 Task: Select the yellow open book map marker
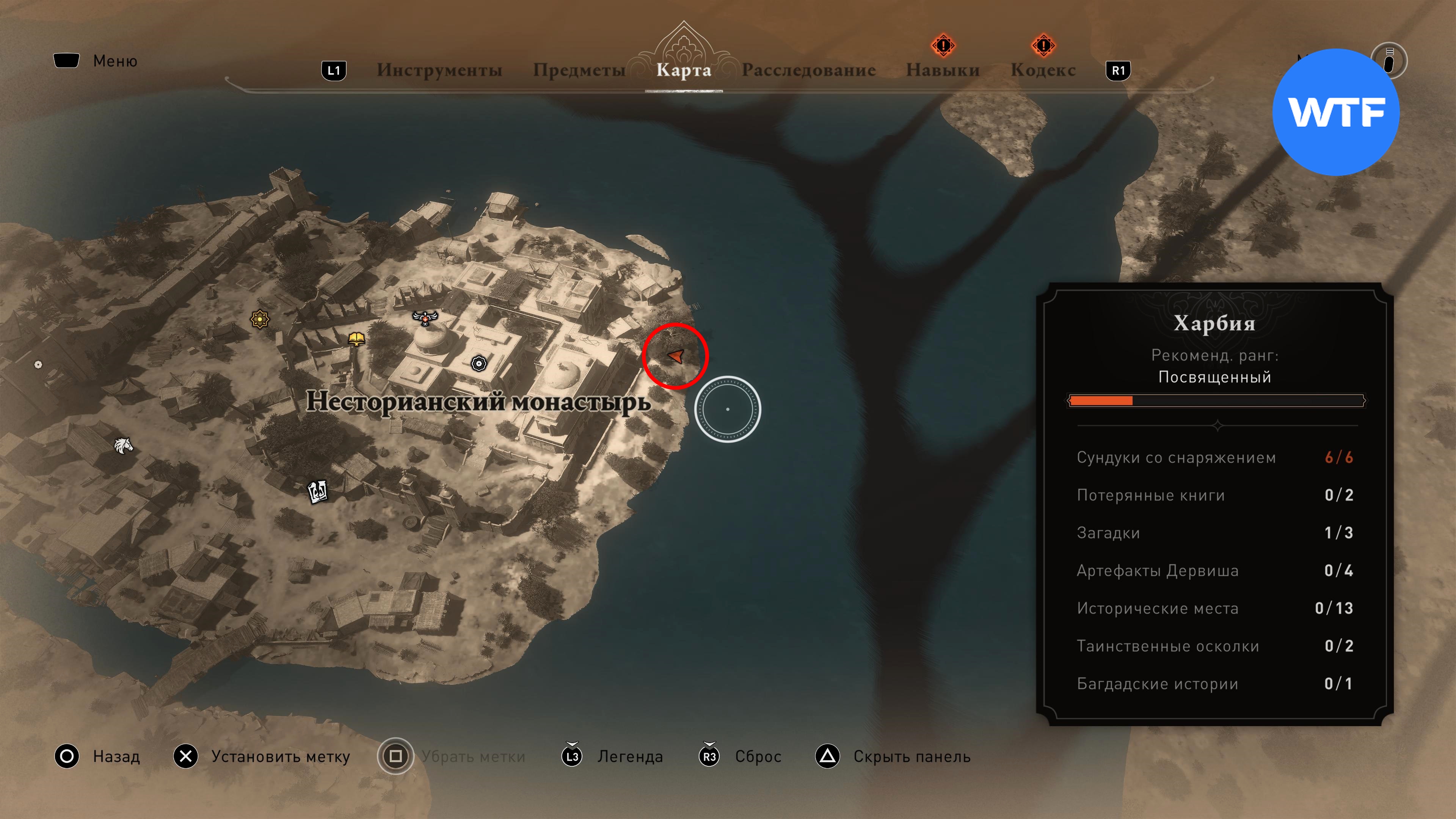click(x=356, y=339)
